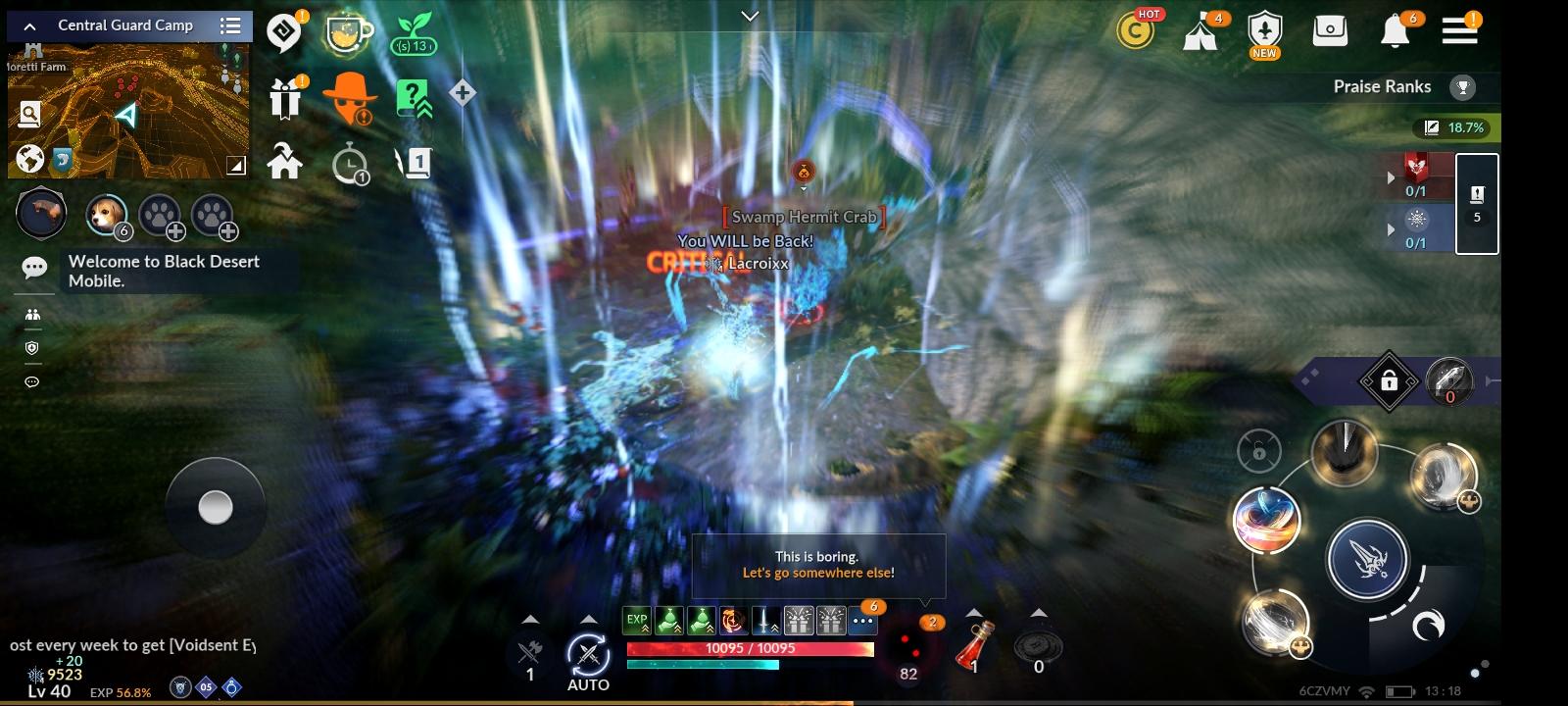Toggle the lock icon on the weapon panel
Screen dimensions: 1568x706
pos(1391,380)
